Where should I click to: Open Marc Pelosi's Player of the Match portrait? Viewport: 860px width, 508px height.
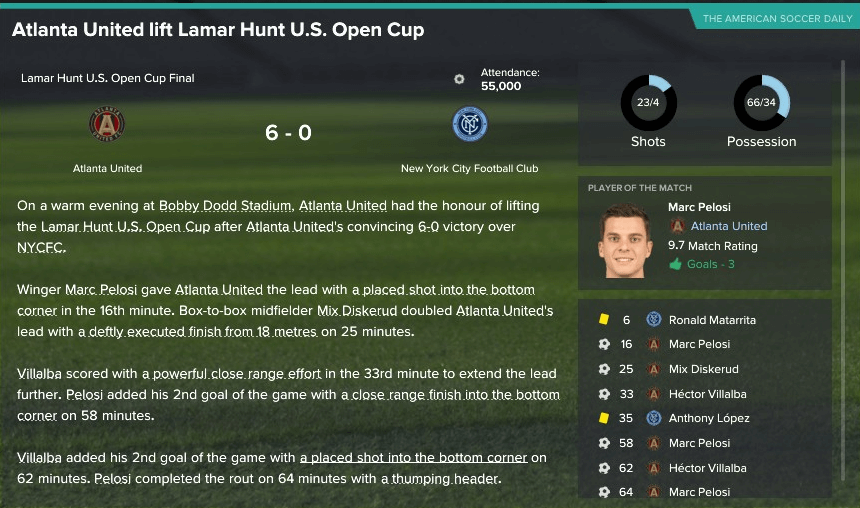625,241
